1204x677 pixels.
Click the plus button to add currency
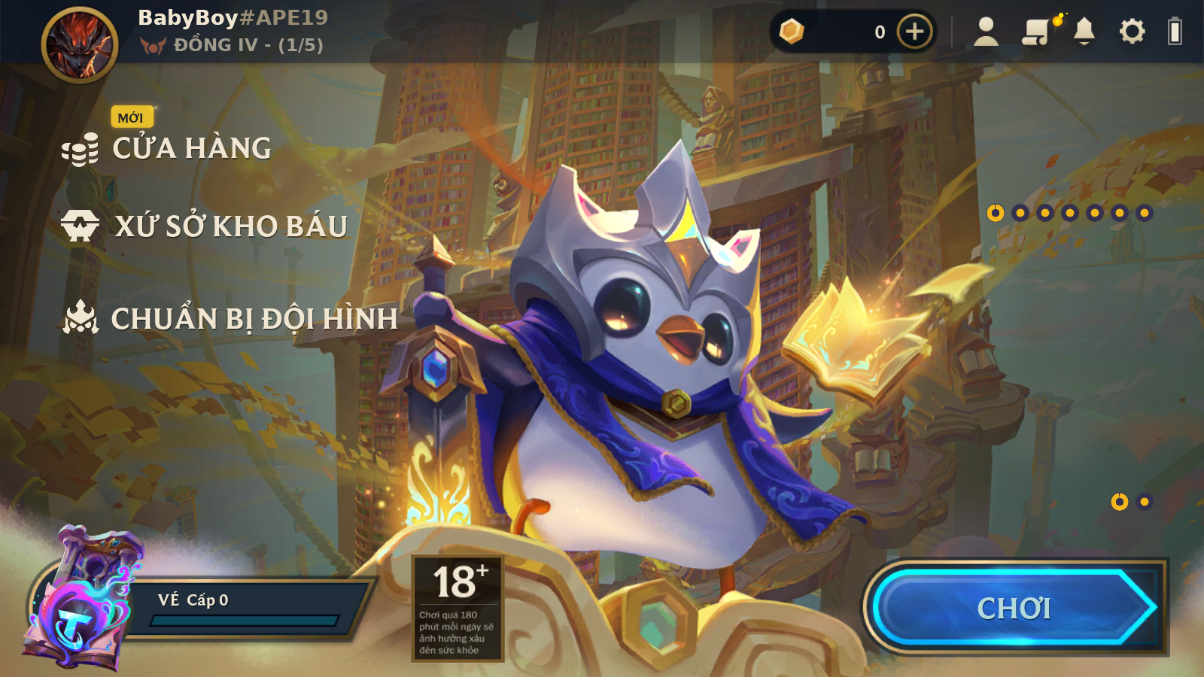pos(914,32)
